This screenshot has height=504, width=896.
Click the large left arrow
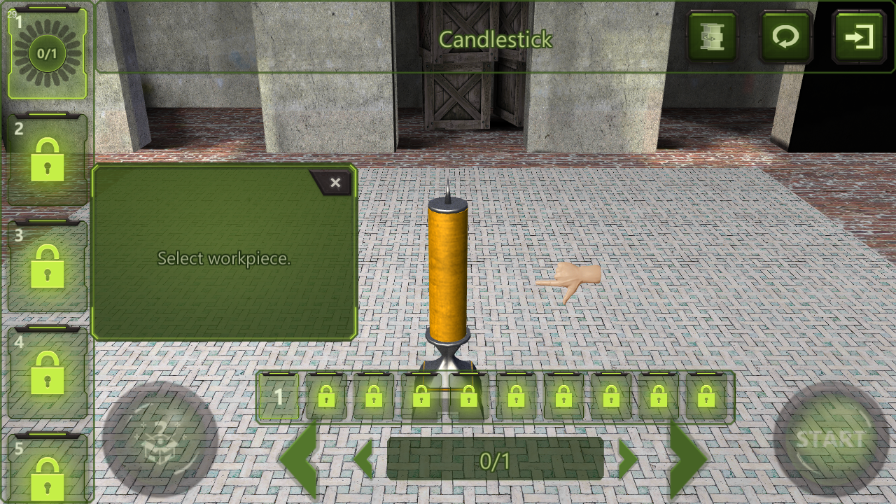tap(299, 458)
